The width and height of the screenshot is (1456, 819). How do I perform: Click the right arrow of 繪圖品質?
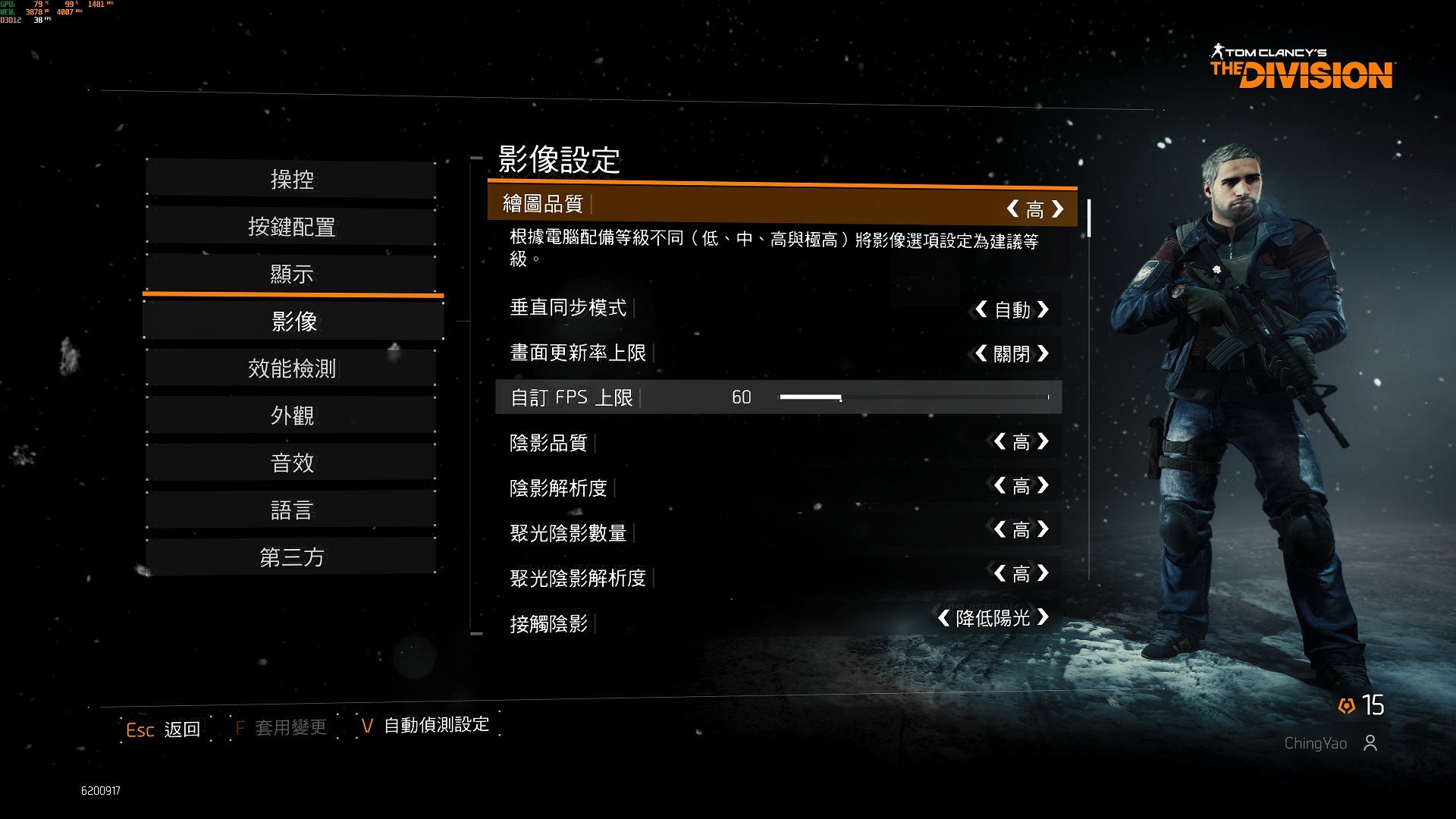pos(1058,209)
